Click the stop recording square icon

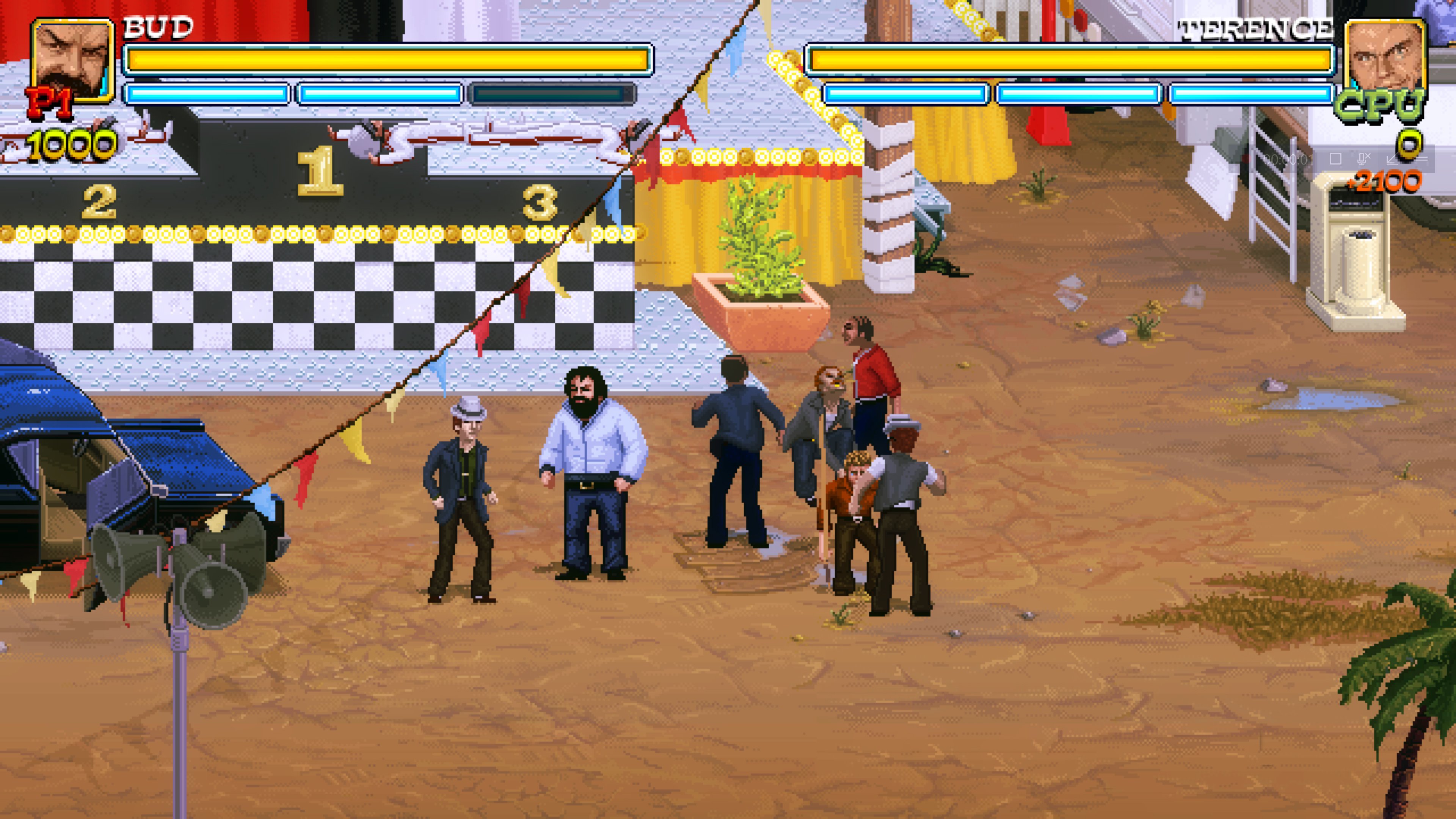pos(1336,159)
